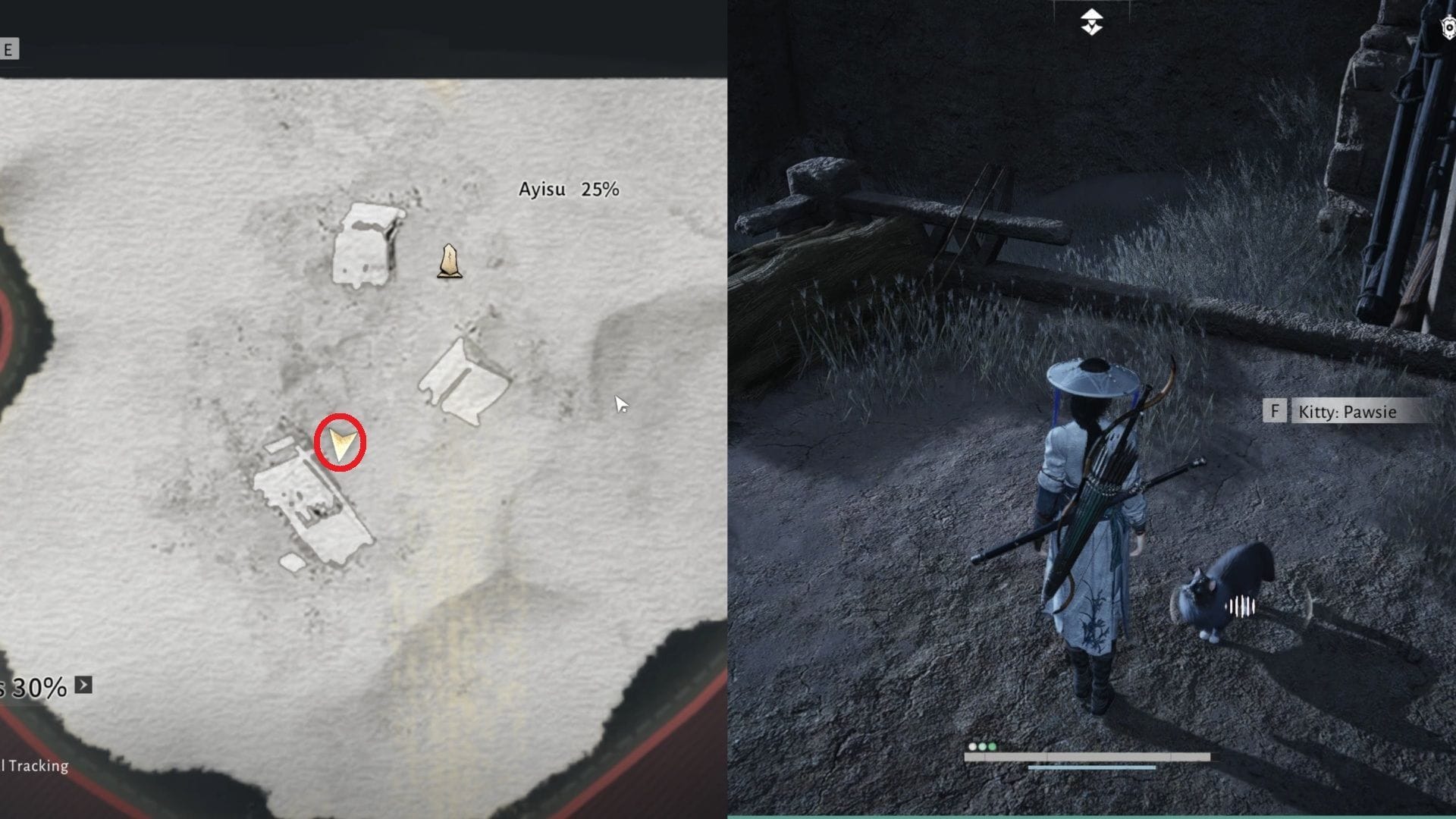Expand the chevron arrow next to the 30% label
Viewport: 1456px width, 819px height.
(83, 686)
